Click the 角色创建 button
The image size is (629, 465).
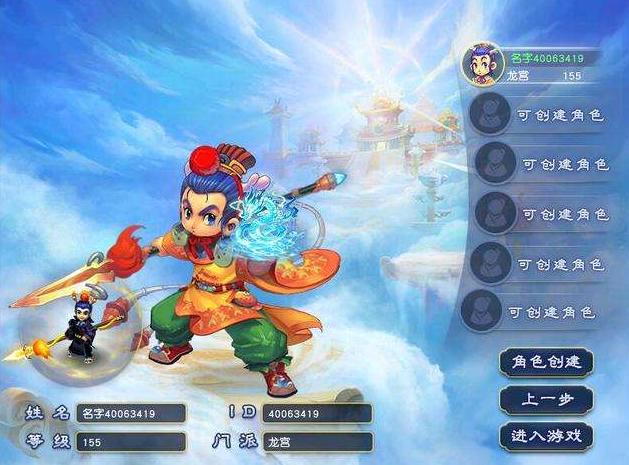pyautogui.click(x=546, y=361)
